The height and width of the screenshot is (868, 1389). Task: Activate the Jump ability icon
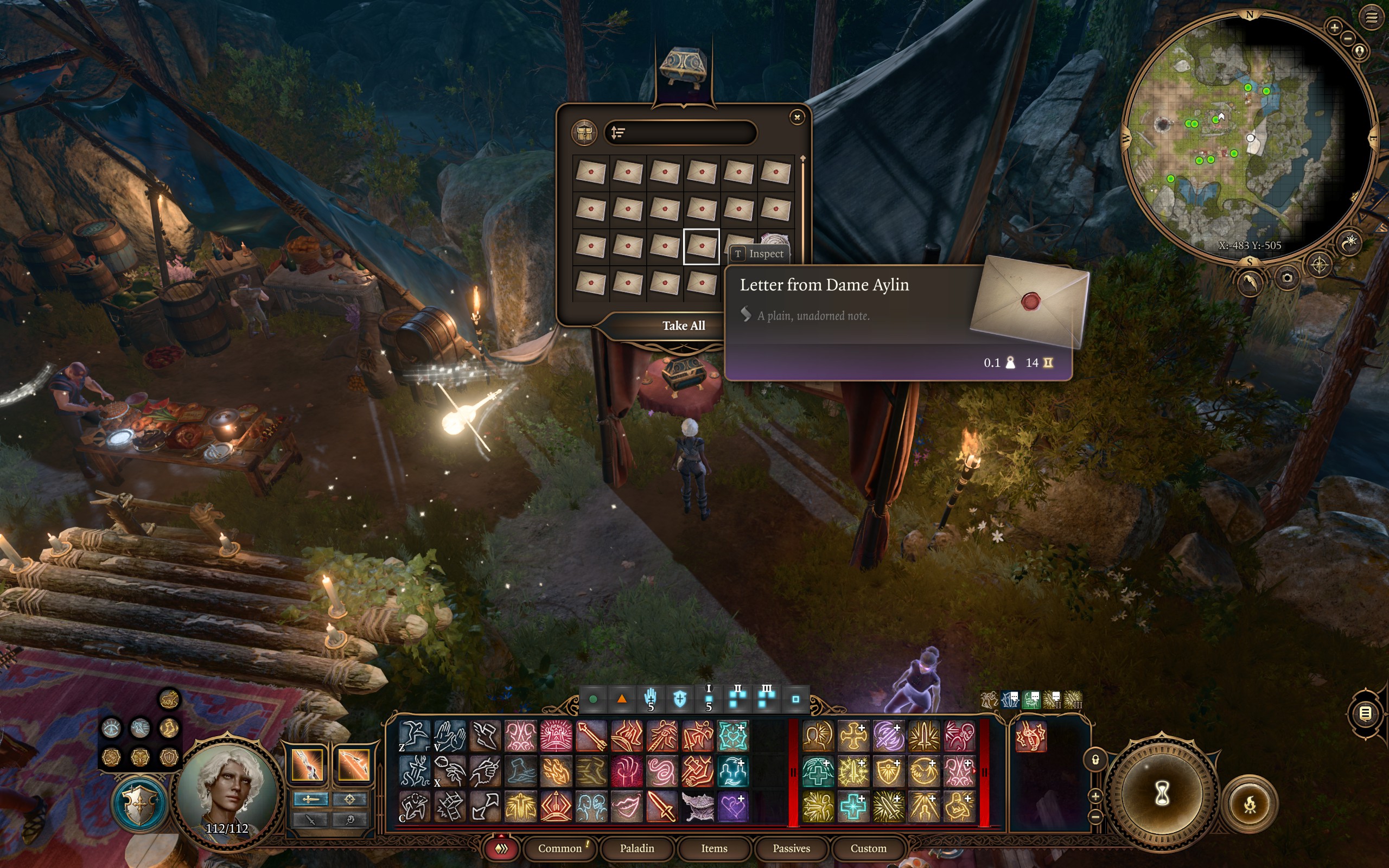pos(415,736)
